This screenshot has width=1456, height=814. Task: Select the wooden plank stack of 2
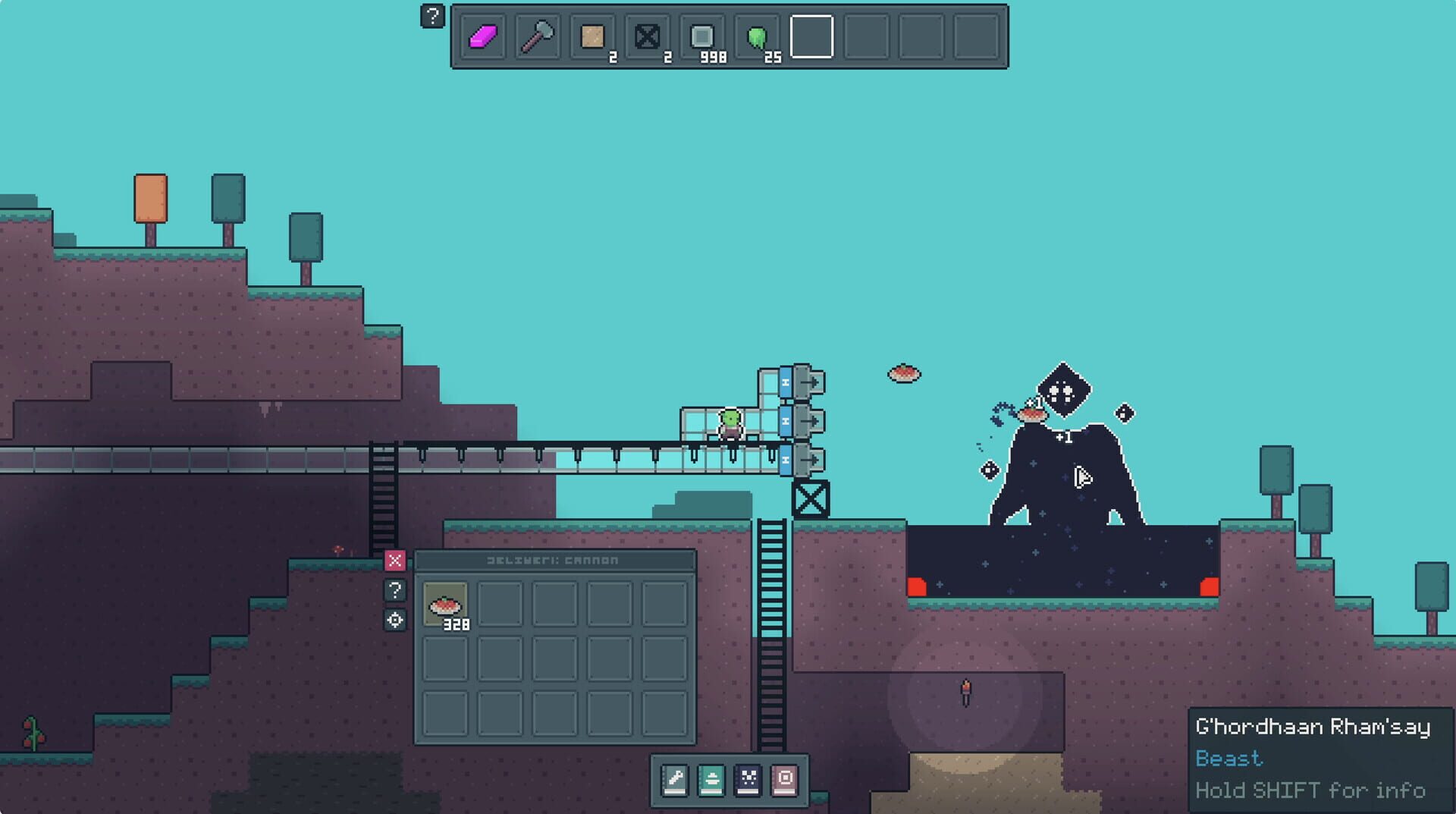point(592,36)
